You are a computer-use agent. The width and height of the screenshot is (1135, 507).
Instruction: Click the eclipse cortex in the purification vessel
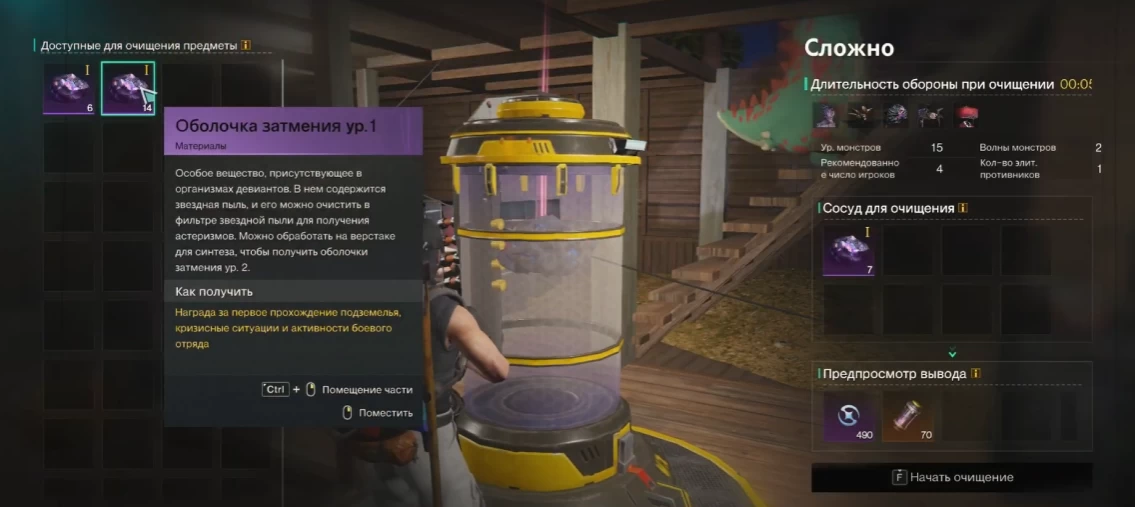[848, 250]
